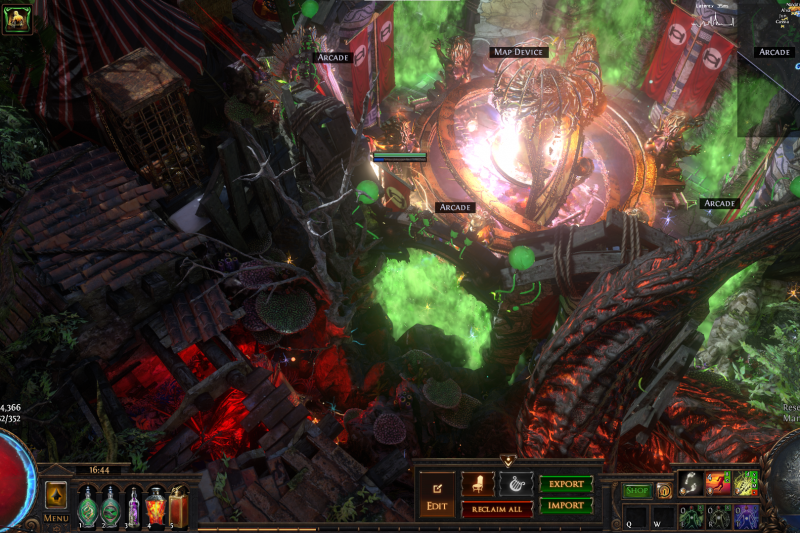Collapse the hideout panel with the arrow
This screenshot has height=533, width=800.
tap(507, 462)
